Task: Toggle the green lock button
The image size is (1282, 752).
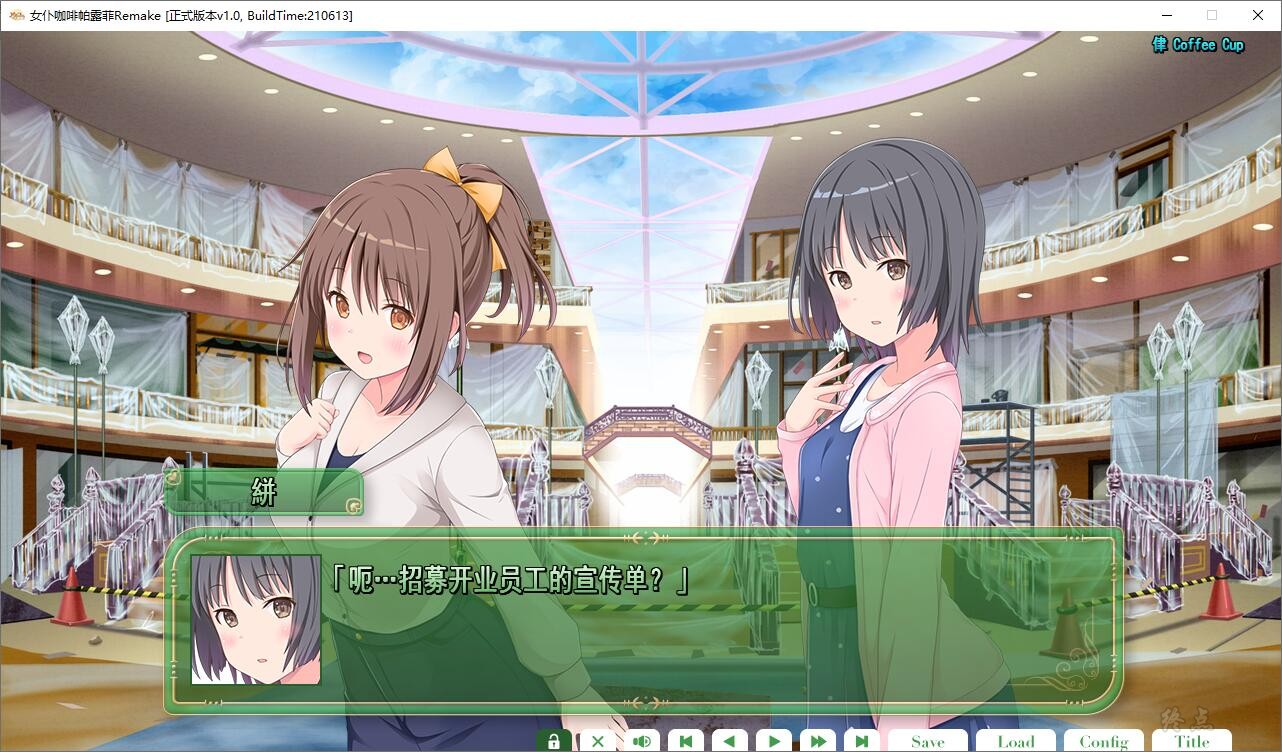Action: [553, 741]
